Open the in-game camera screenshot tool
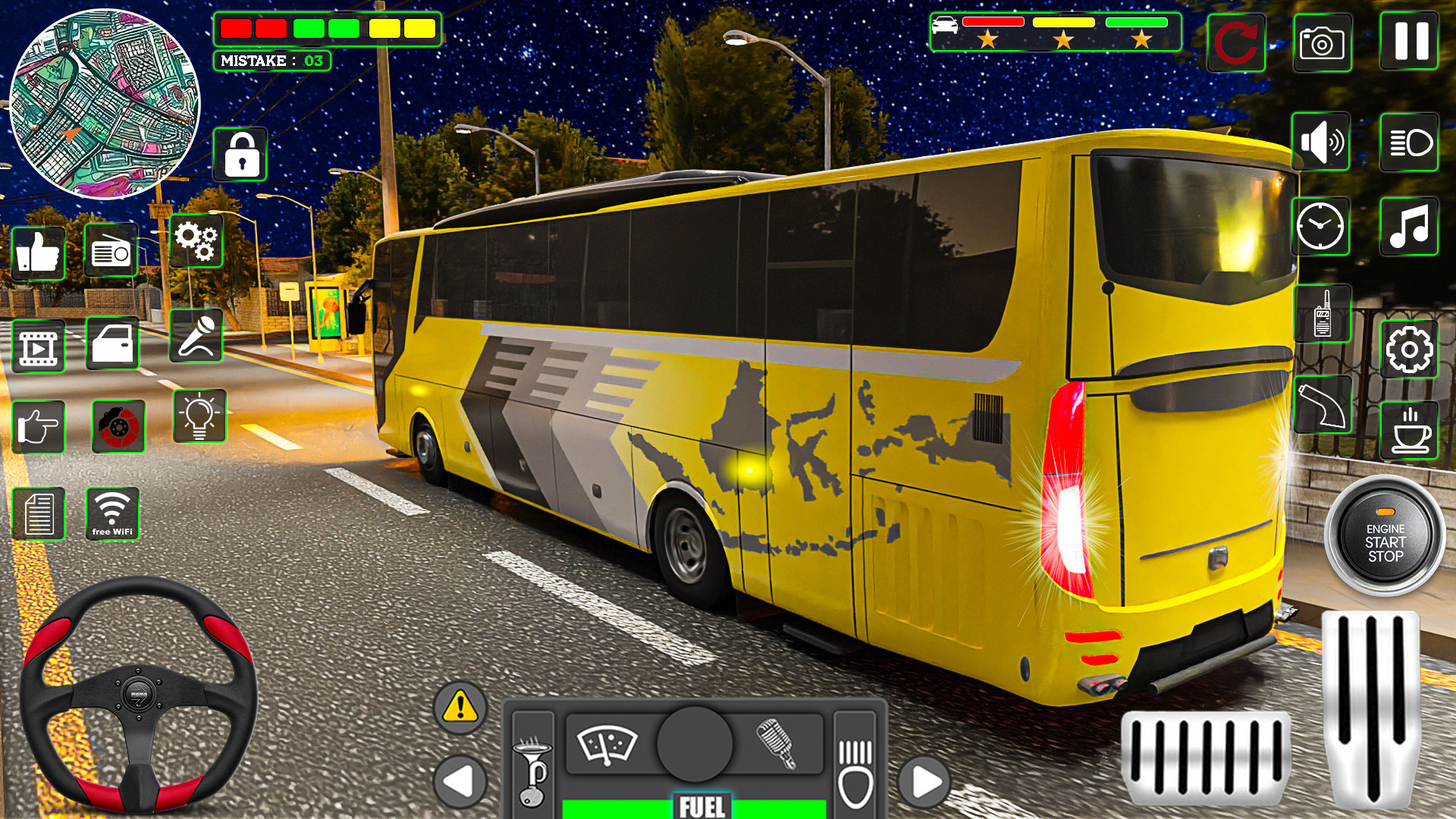 pyautogui.click(x=1323, y=43)
